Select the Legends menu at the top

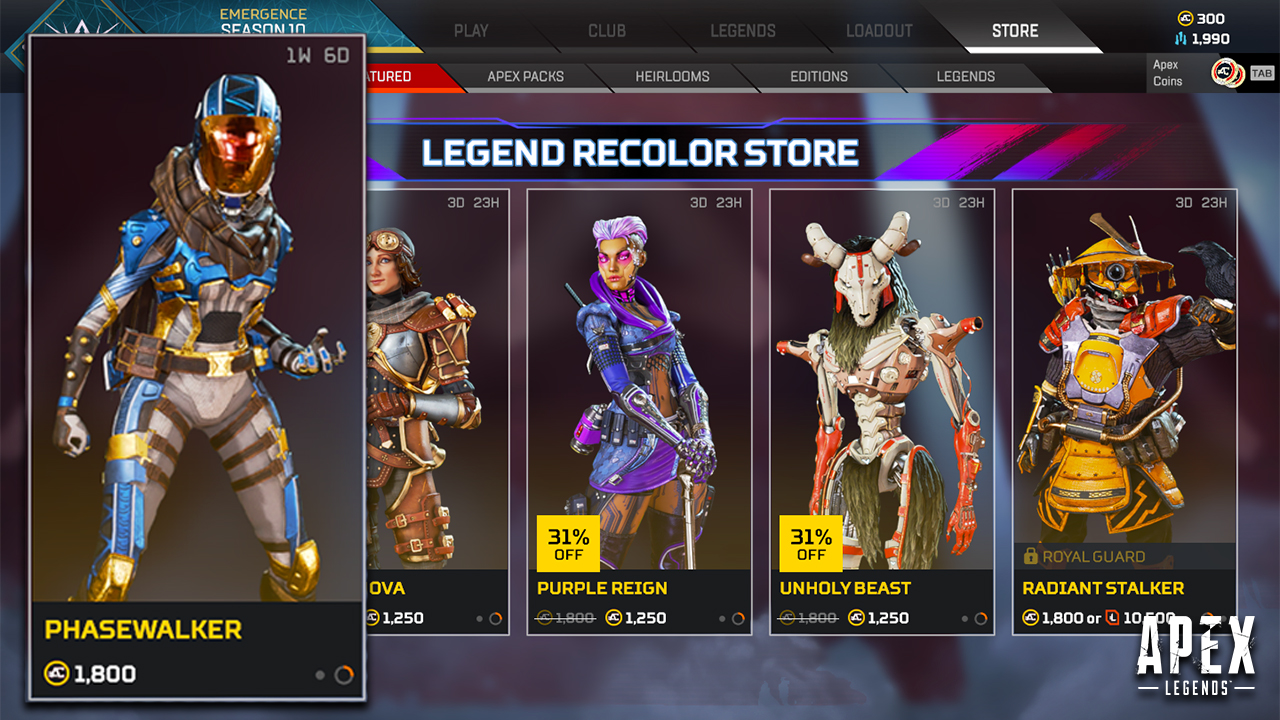coord(742,30)
